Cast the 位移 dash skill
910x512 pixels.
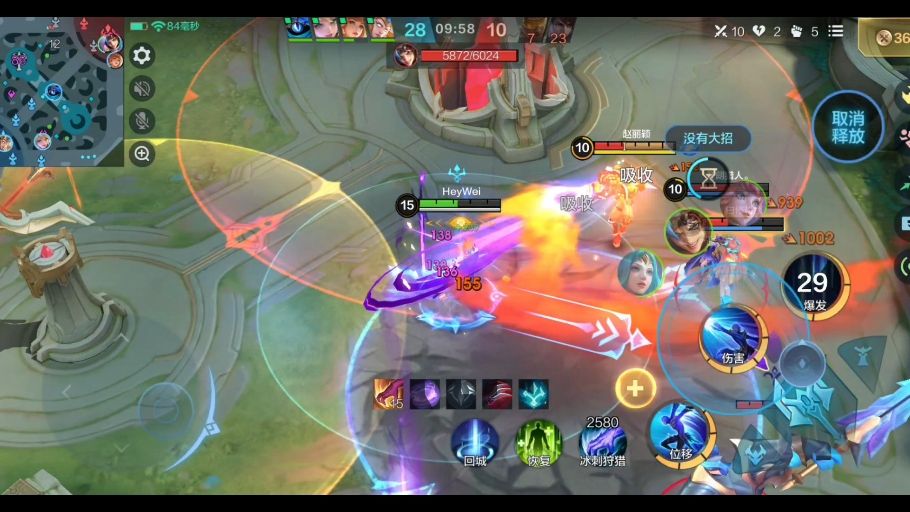coord(680,433)
